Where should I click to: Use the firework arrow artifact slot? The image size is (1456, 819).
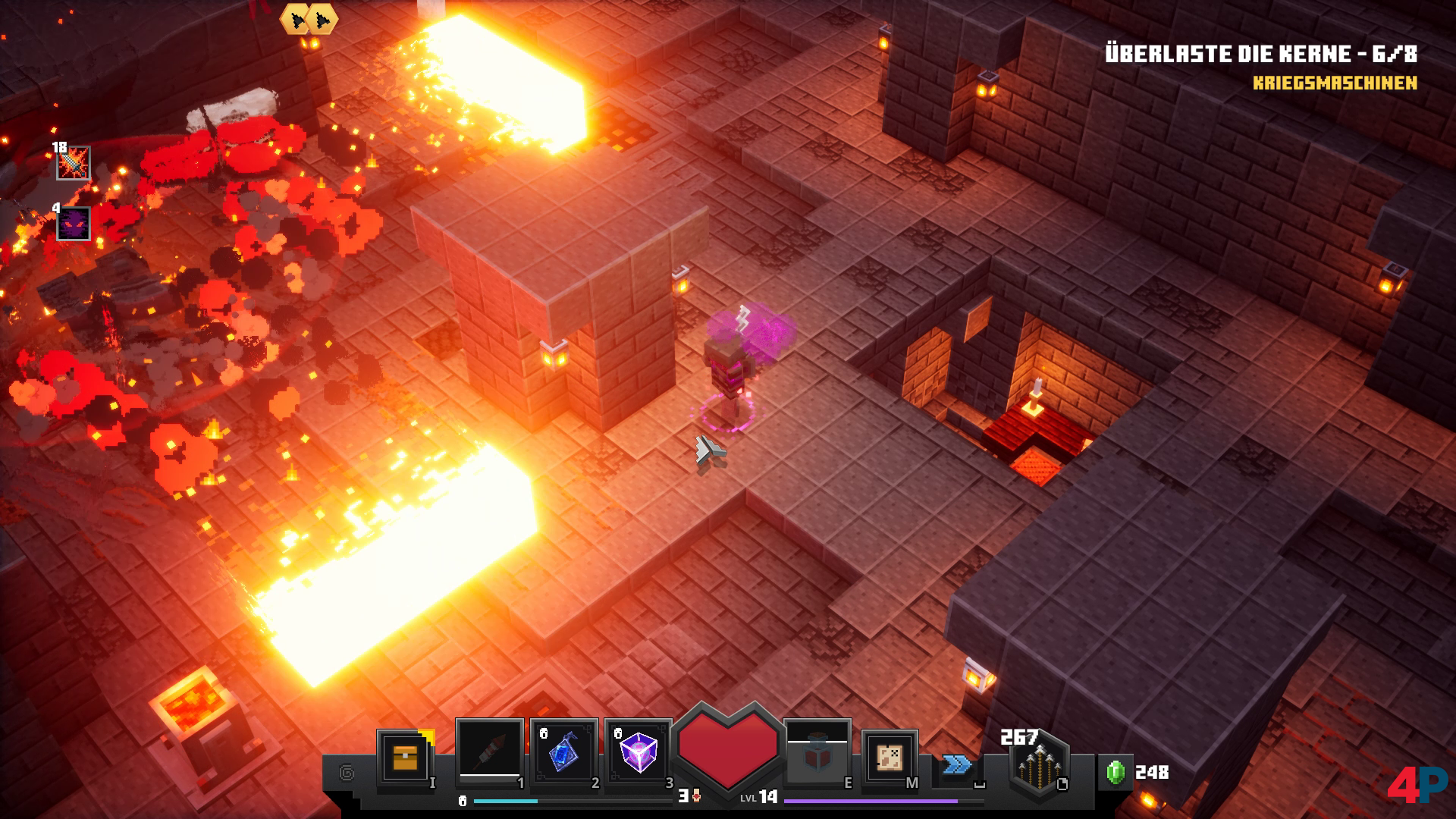pyautogui.click(x=489, y=752)
